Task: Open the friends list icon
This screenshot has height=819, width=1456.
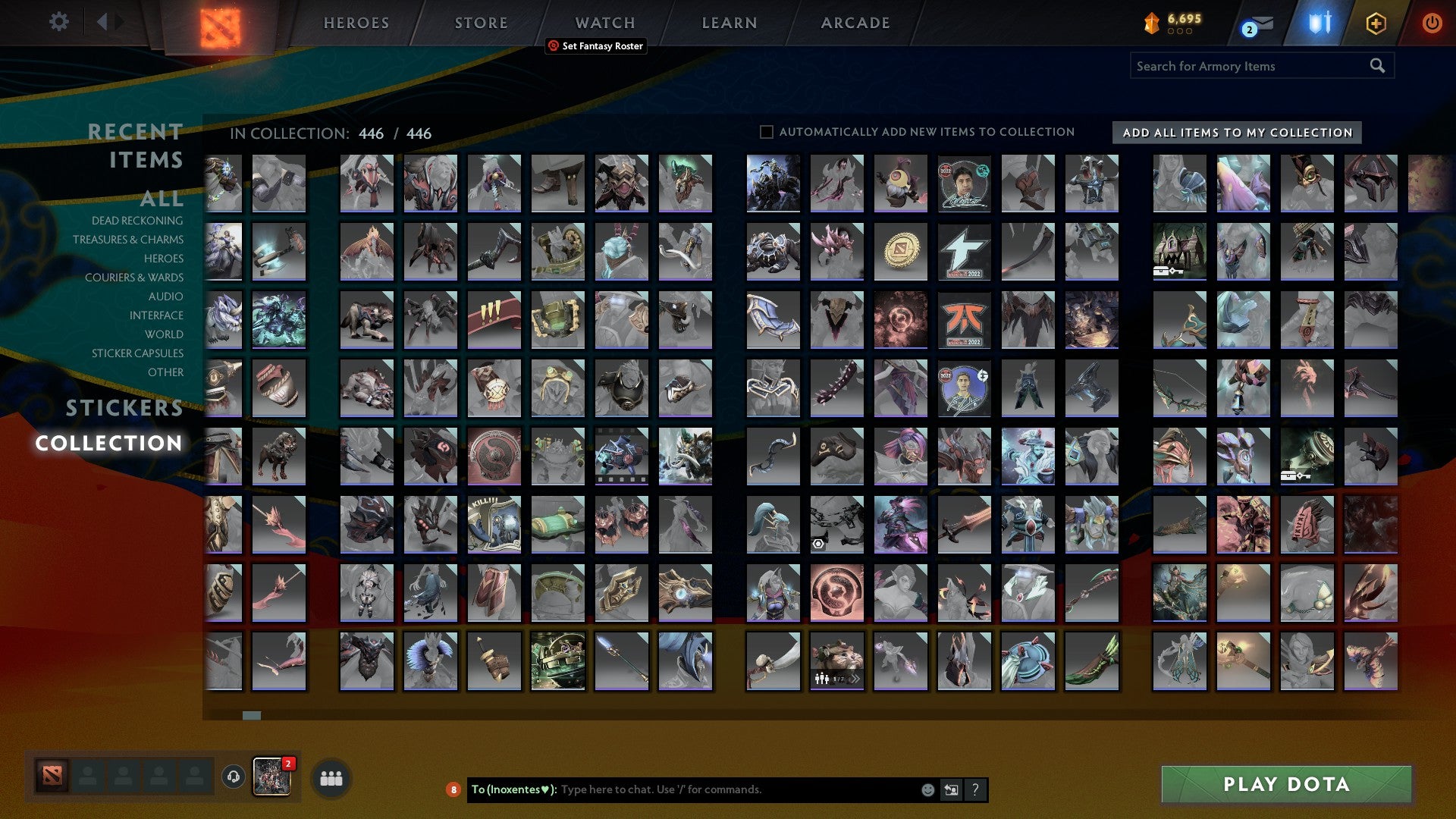Action: click(331, 777)
